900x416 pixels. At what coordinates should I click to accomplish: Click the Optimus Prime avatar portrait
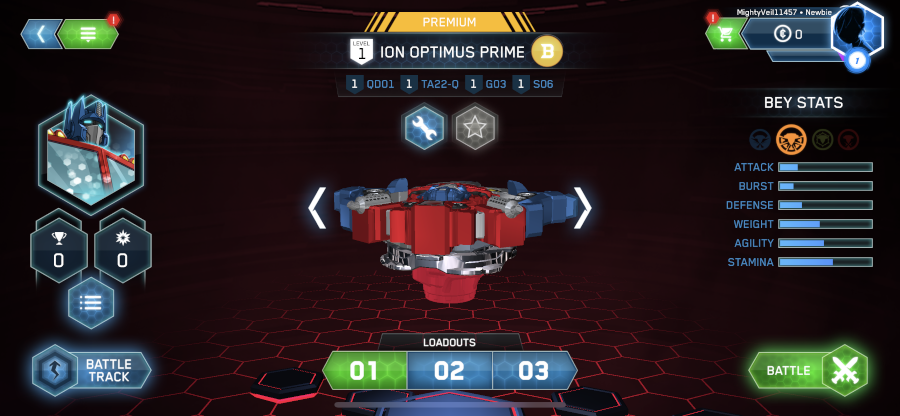coord(91,149)
